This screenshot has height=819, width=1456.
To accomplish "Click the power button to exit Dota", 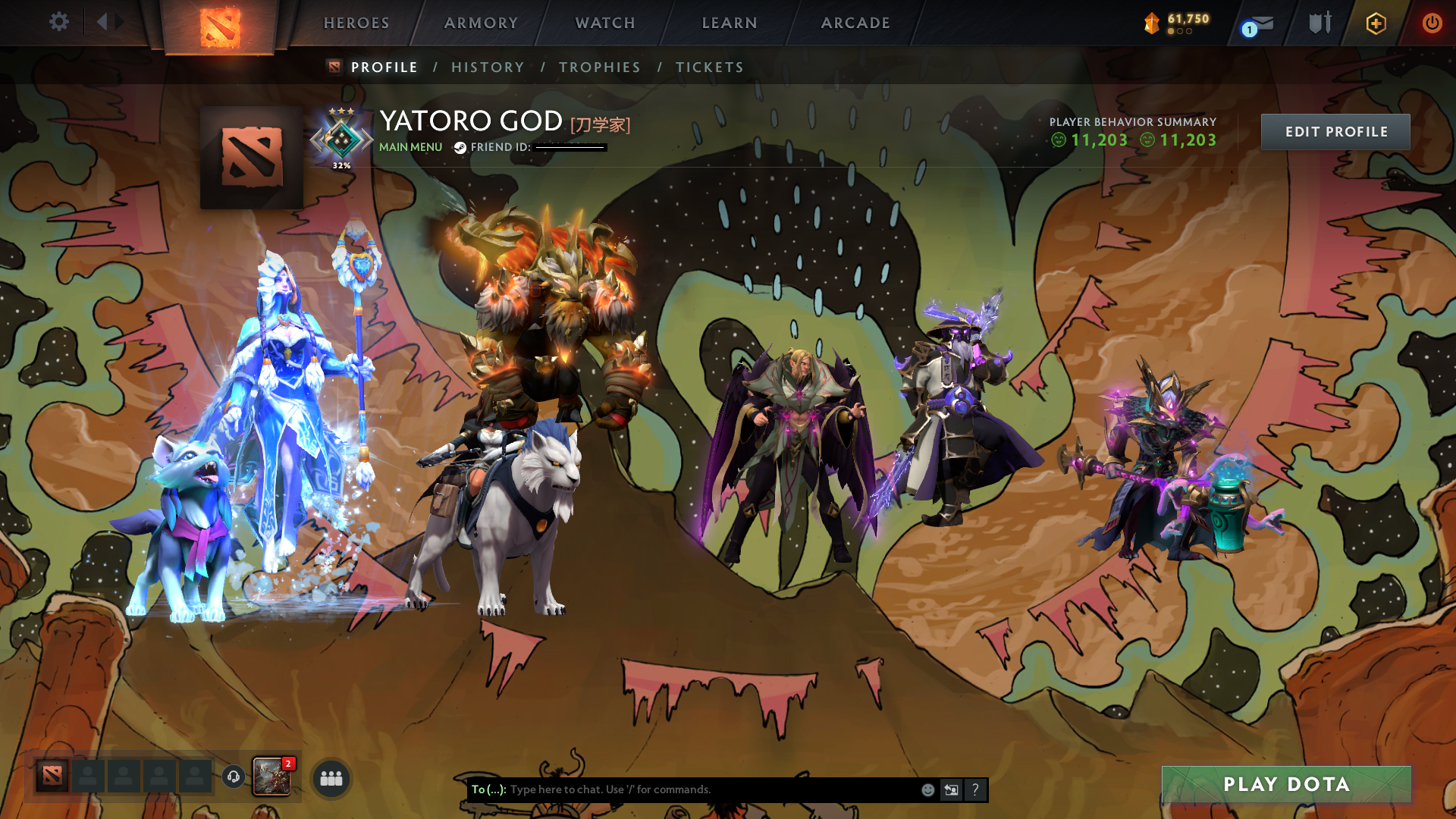I will click(x=1432, y=23).
